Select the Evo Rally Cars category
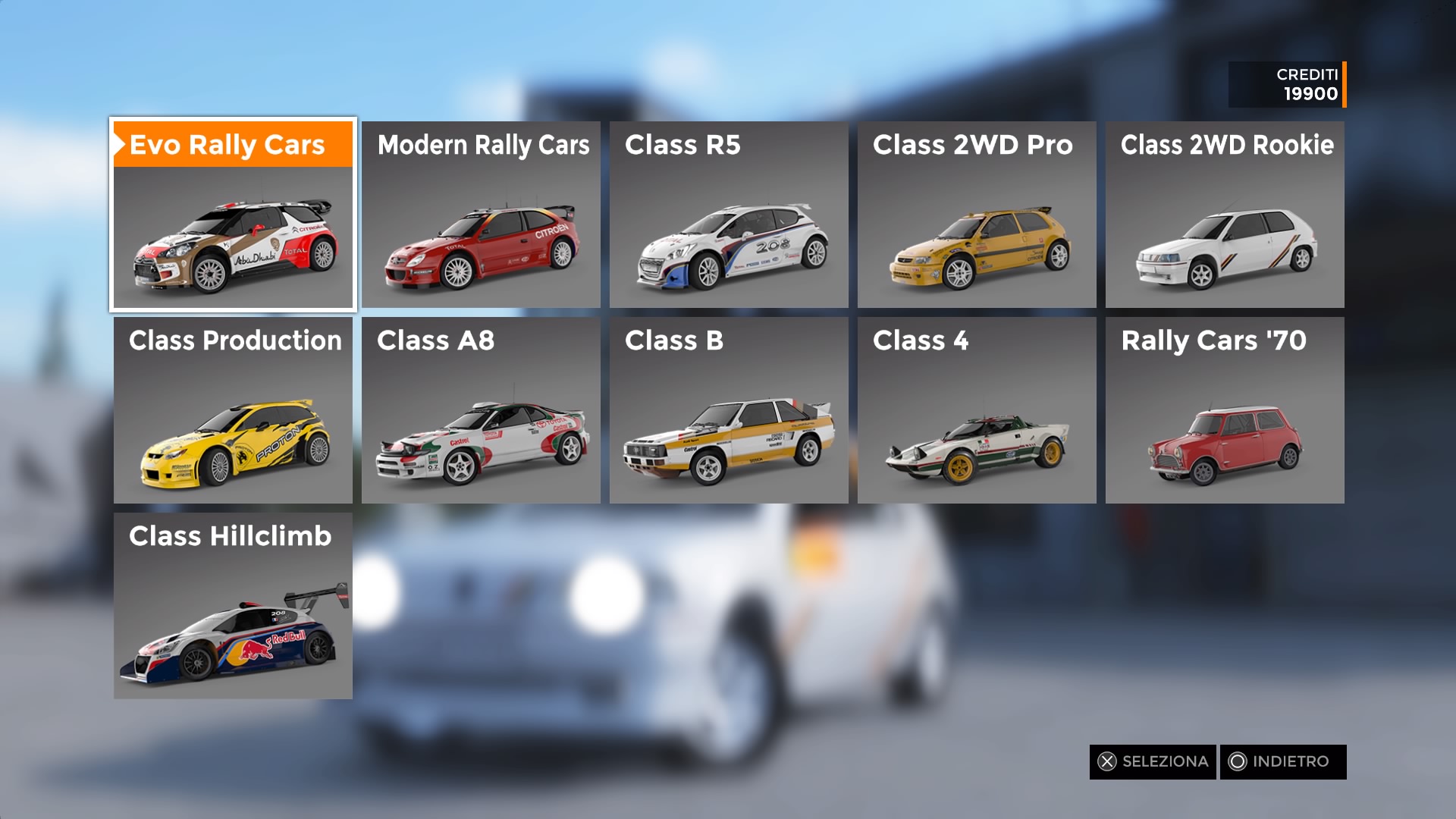1456x819 pixels. (233, 215)
